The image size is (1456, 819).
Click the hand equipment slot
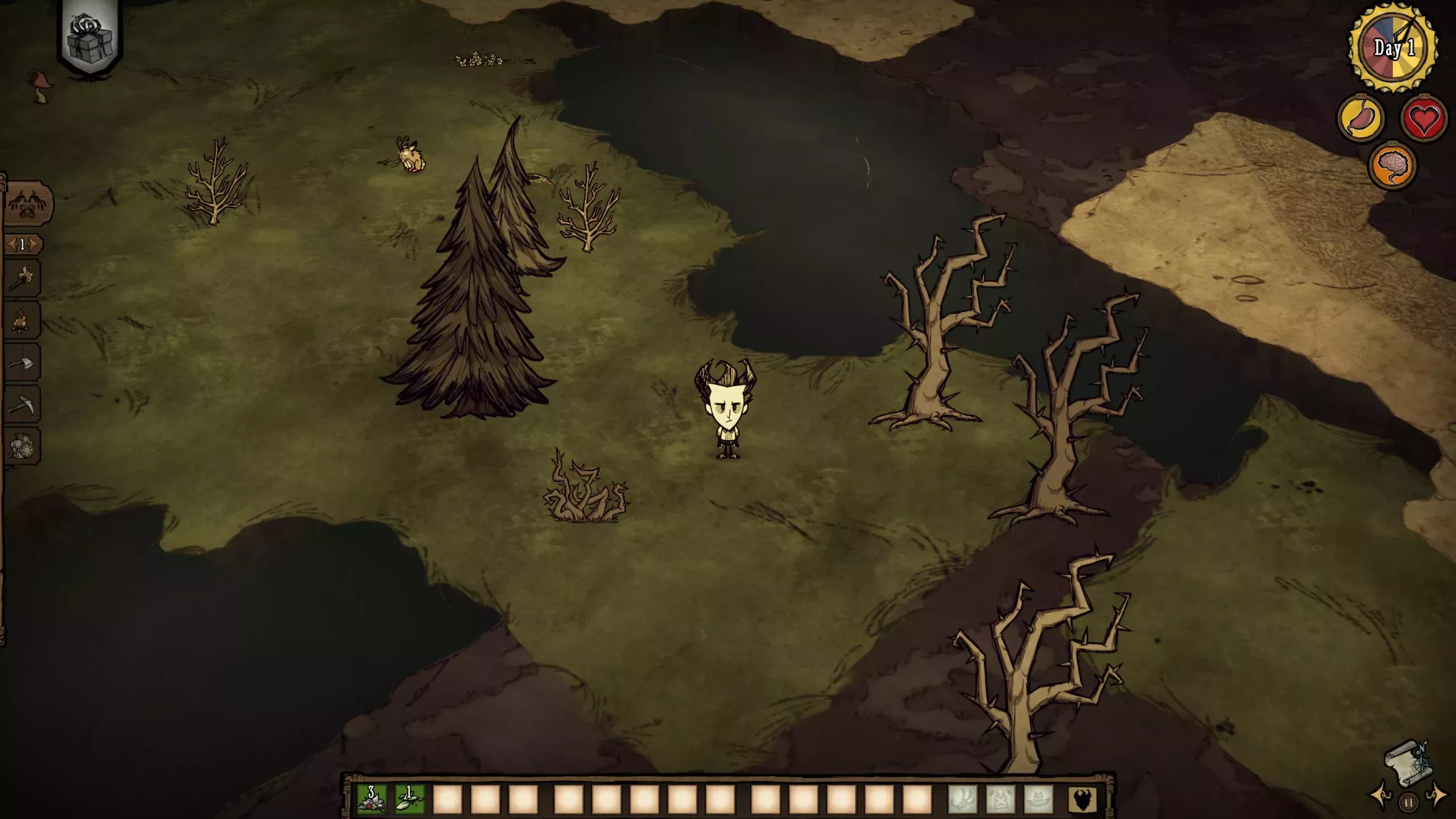(962, 799)
